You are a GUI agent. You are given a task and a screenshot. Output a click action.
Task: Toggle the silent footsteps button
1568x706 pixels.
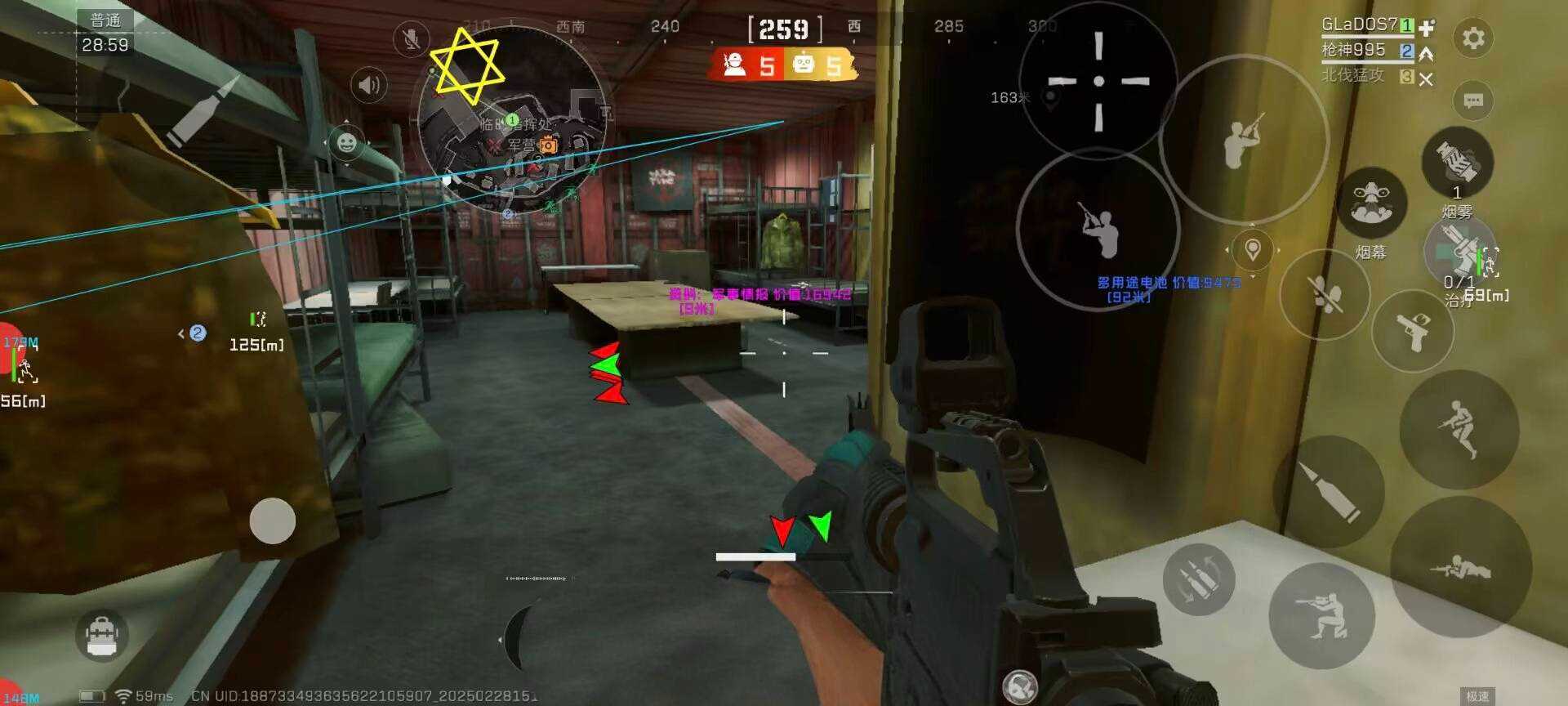[1324, 294]
